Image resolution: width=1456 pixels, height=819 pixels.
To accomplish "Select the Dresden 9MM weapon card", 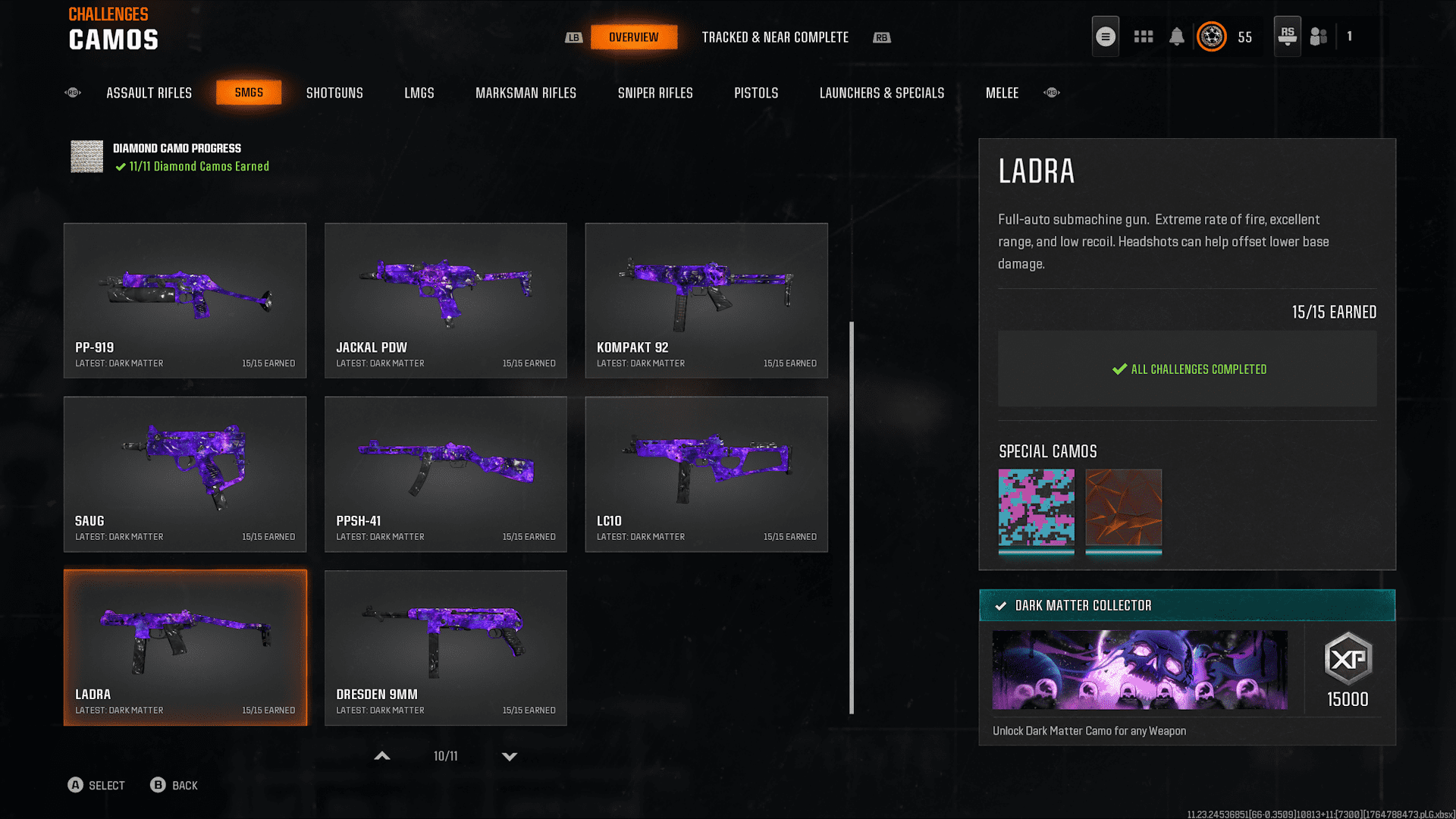I will (446, 648).
